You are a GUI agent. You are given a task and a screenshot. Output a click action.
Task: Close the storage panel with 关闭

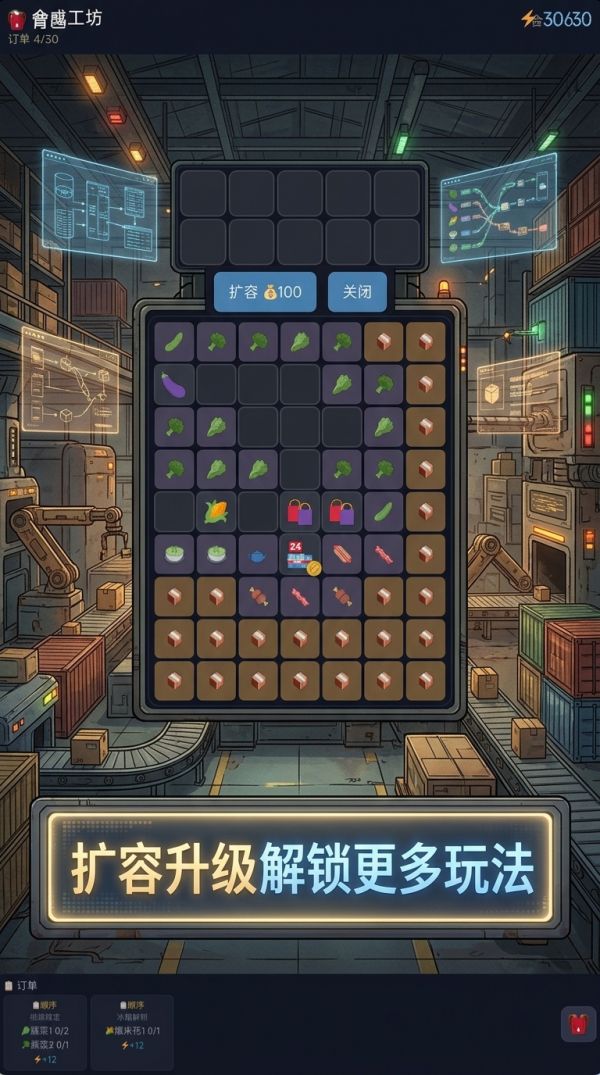pos(357,292)
